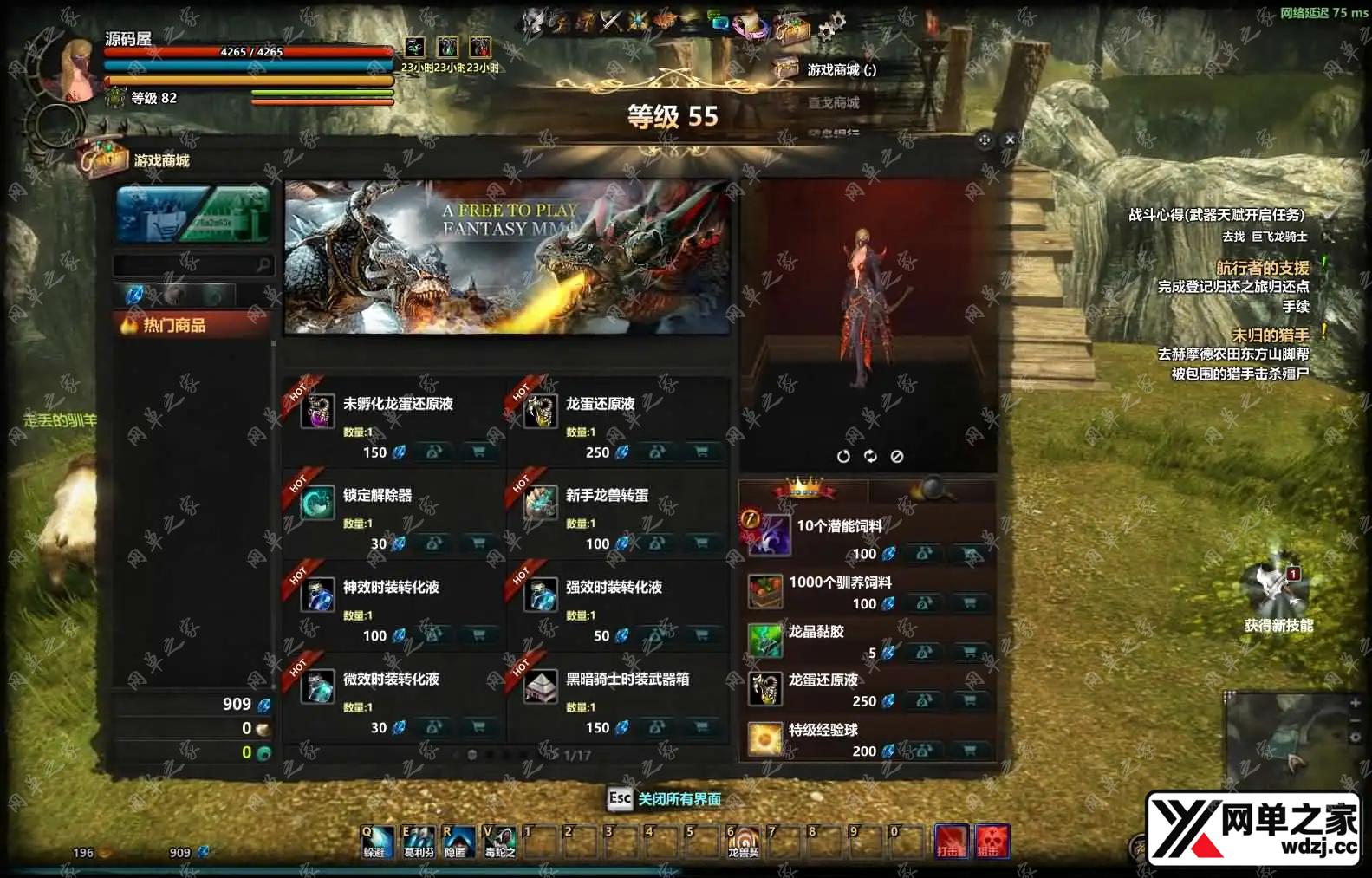This screenshot has height=878, width=1372.
Task: Add 龙蛋还原液 hot item to cart
Action: click(701, 452)
